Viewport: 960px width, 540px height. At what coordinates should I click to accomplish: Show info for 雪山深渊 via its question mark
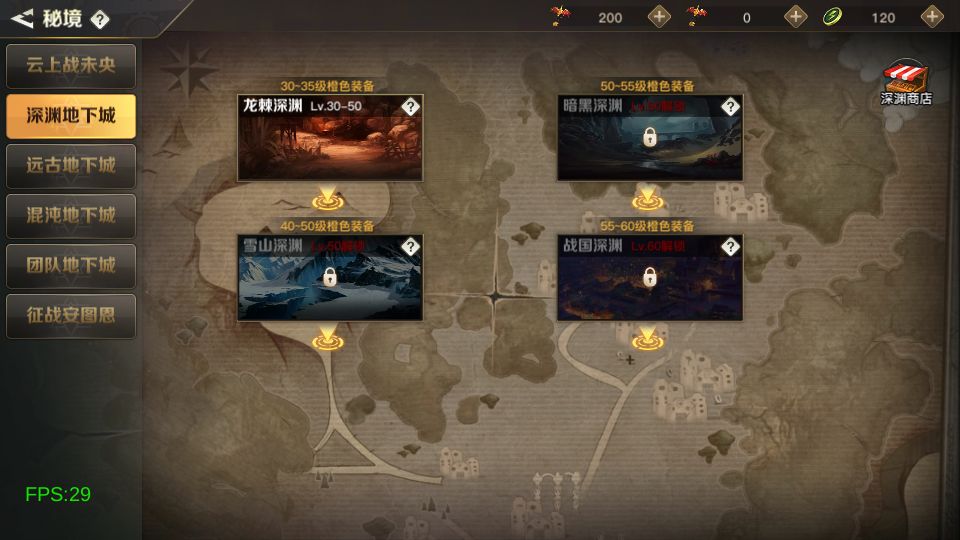click(x=410, y=246)
